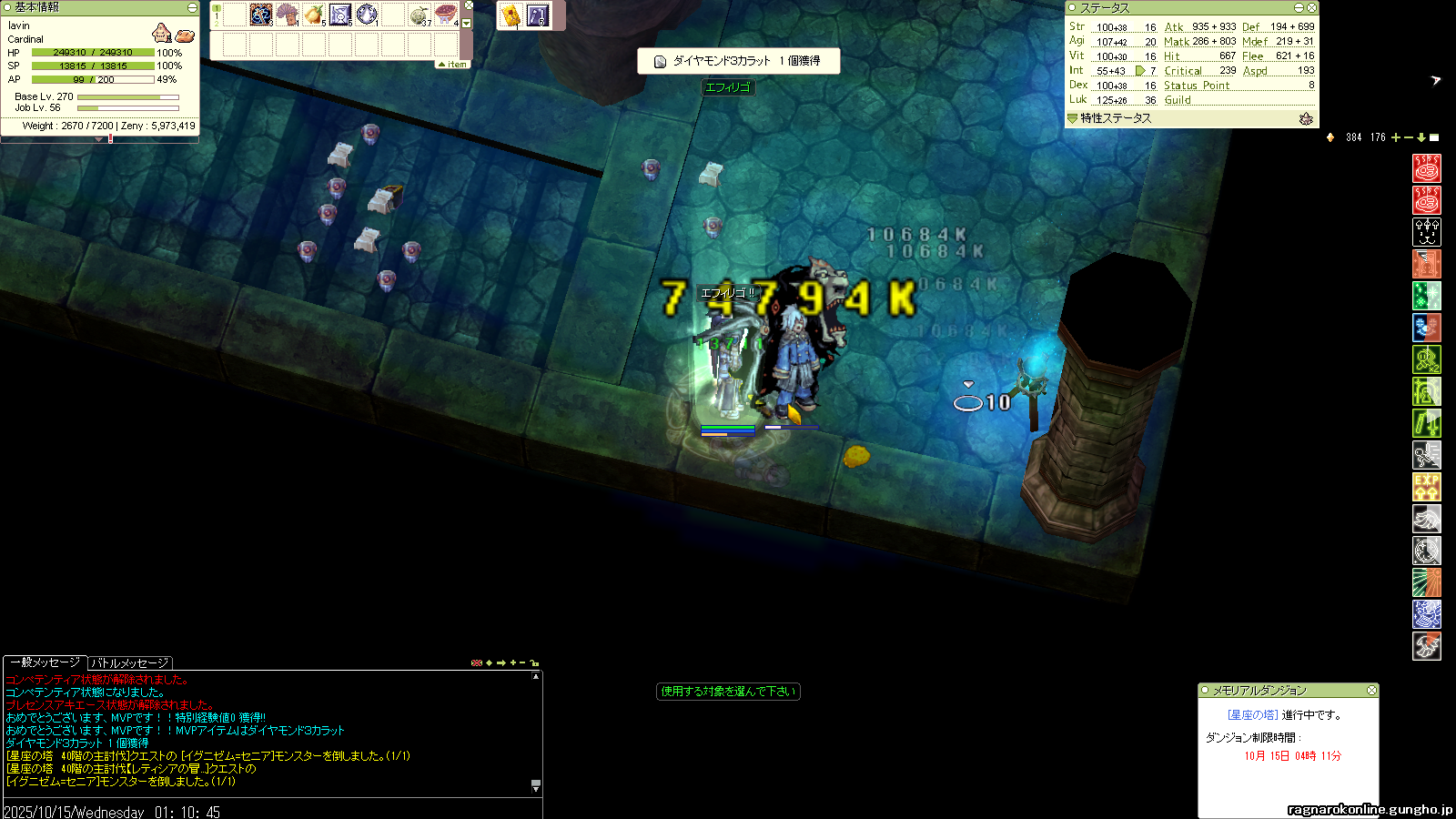1456x819 pixels.
Task: Minimize the ステータス status window
Action: tap(1299, 7)
